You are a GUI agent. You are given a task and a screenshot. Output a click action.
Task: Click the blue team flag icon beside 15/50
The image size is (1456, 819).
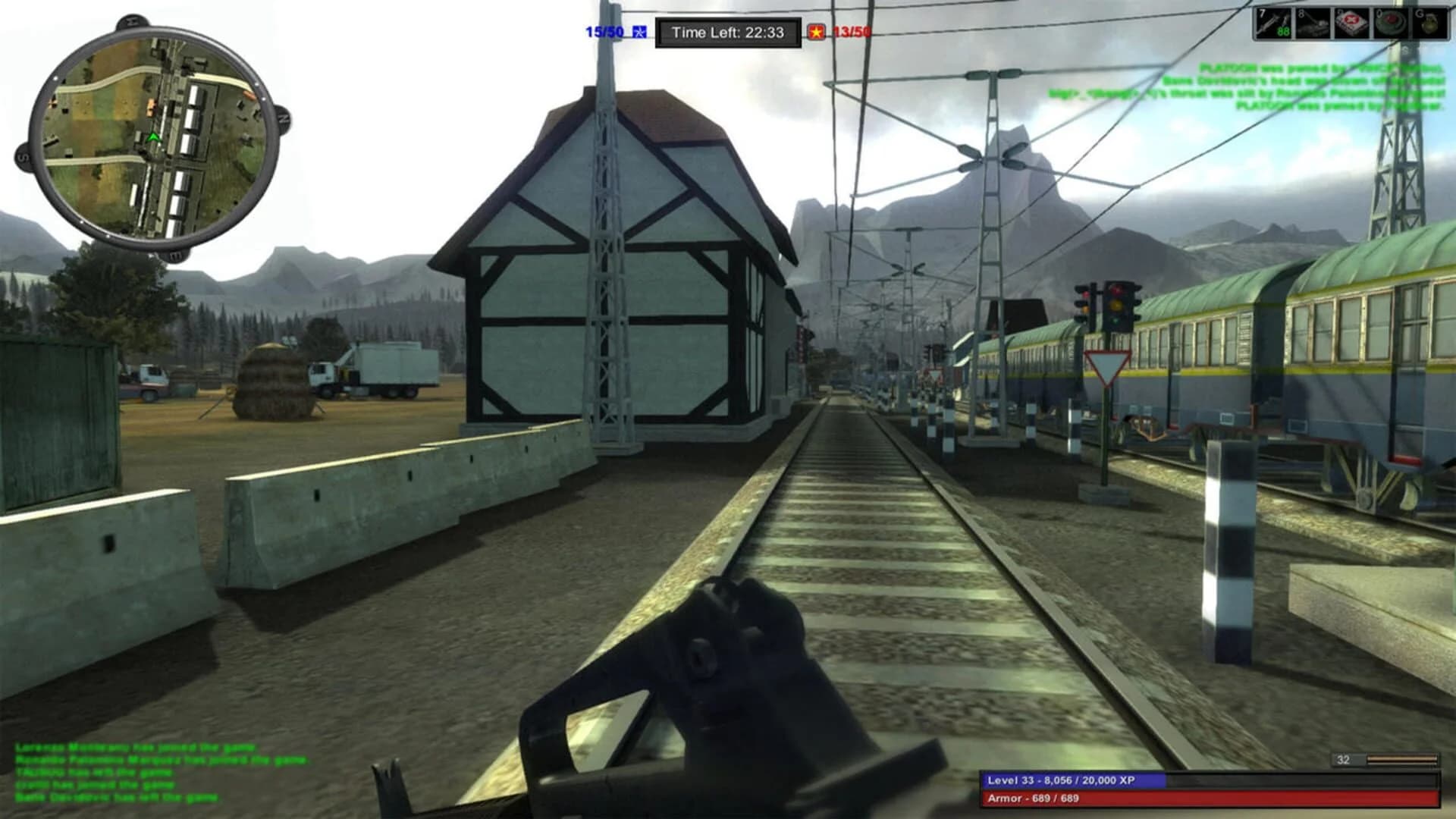pos(639,32)
